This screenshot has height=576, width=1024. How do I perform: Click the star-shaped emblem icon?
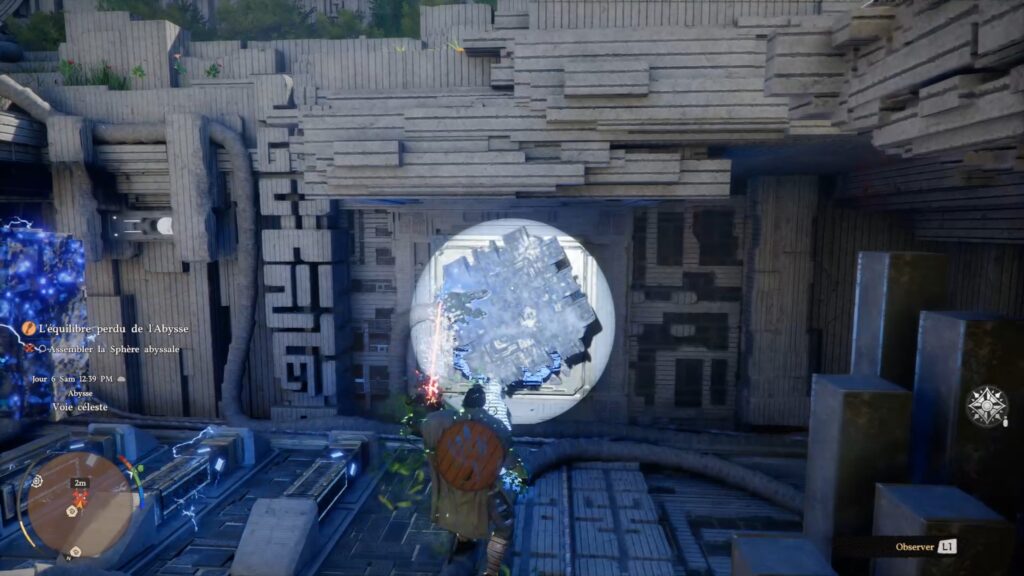click(x=987, y=406)
